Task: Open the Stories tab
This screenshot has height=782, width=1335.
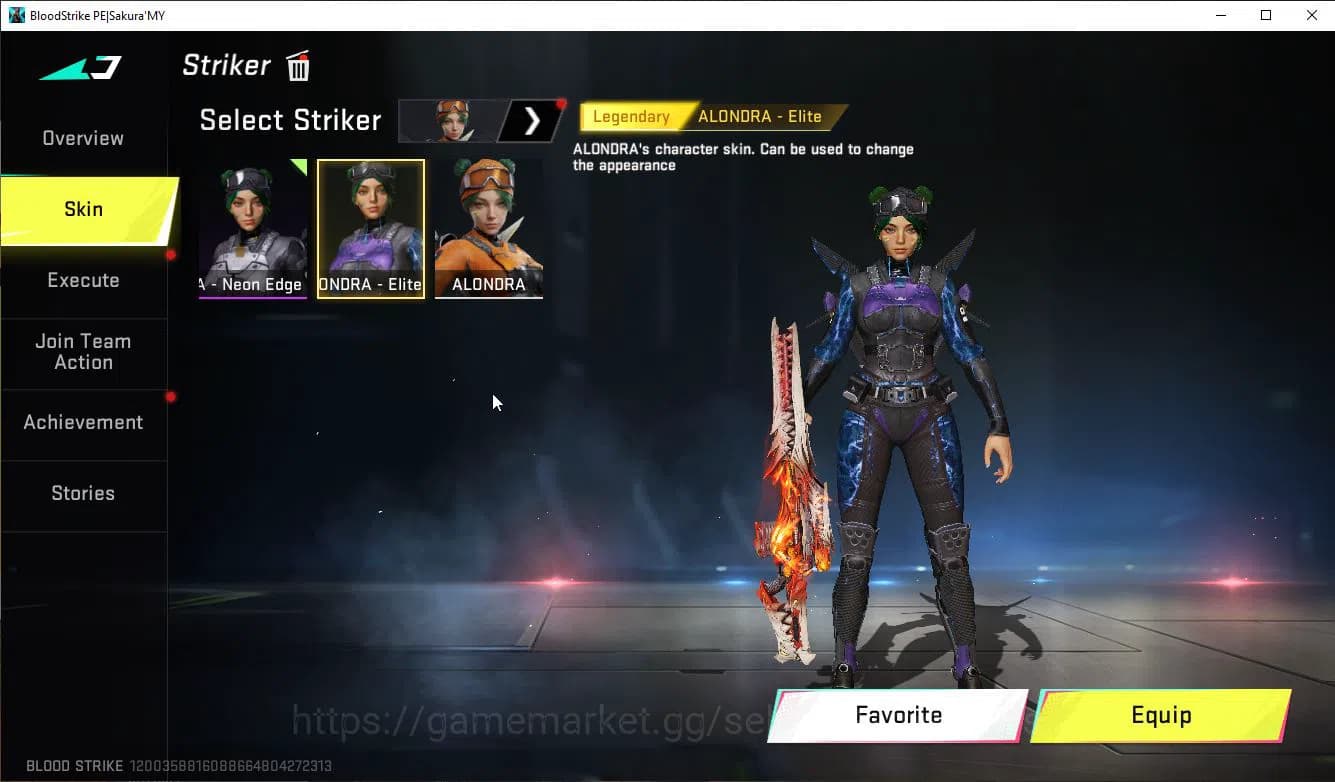Action: tap(83, 493)
